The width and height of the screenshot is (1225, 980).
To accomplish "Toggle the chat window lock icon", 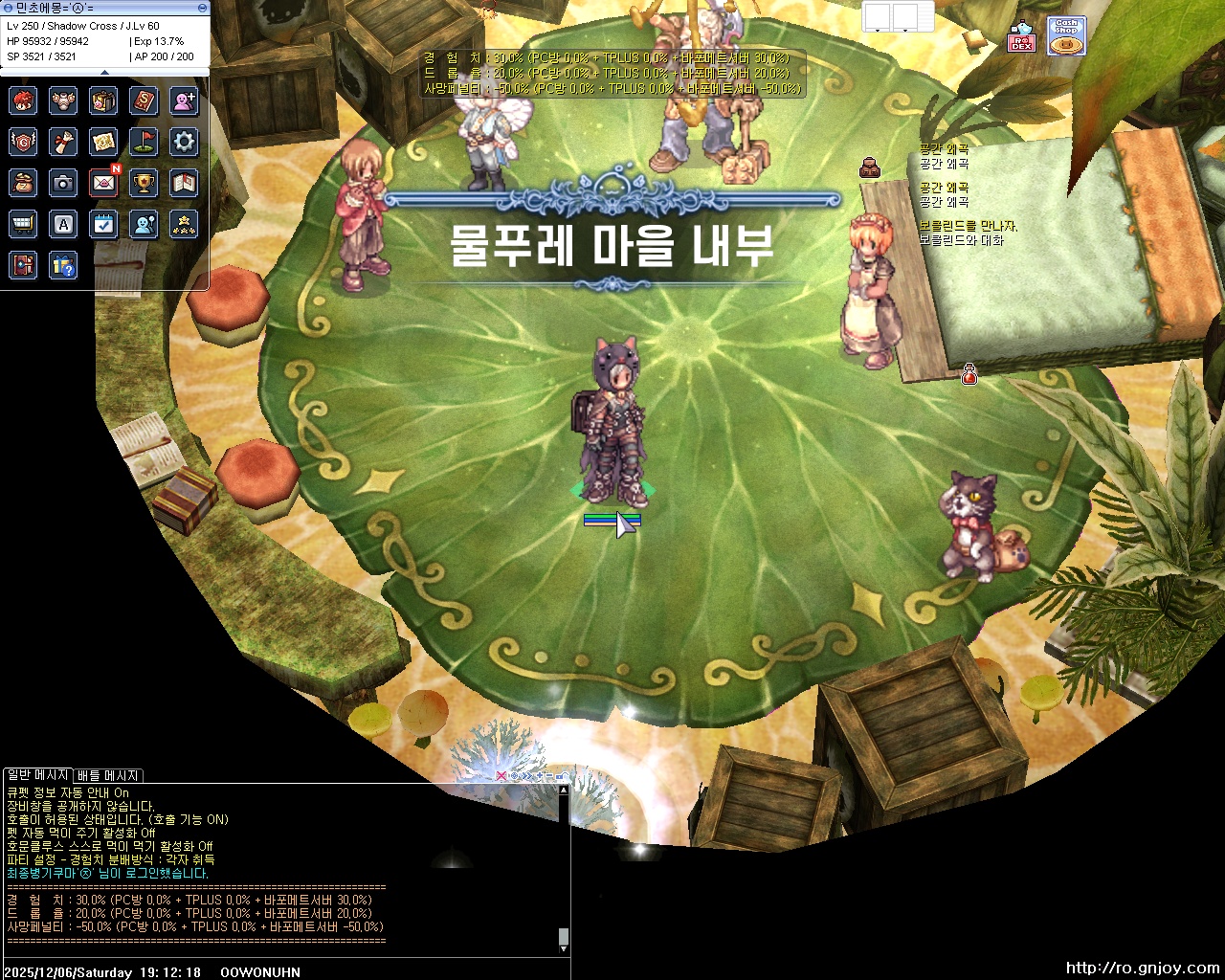I will point(561,775).
